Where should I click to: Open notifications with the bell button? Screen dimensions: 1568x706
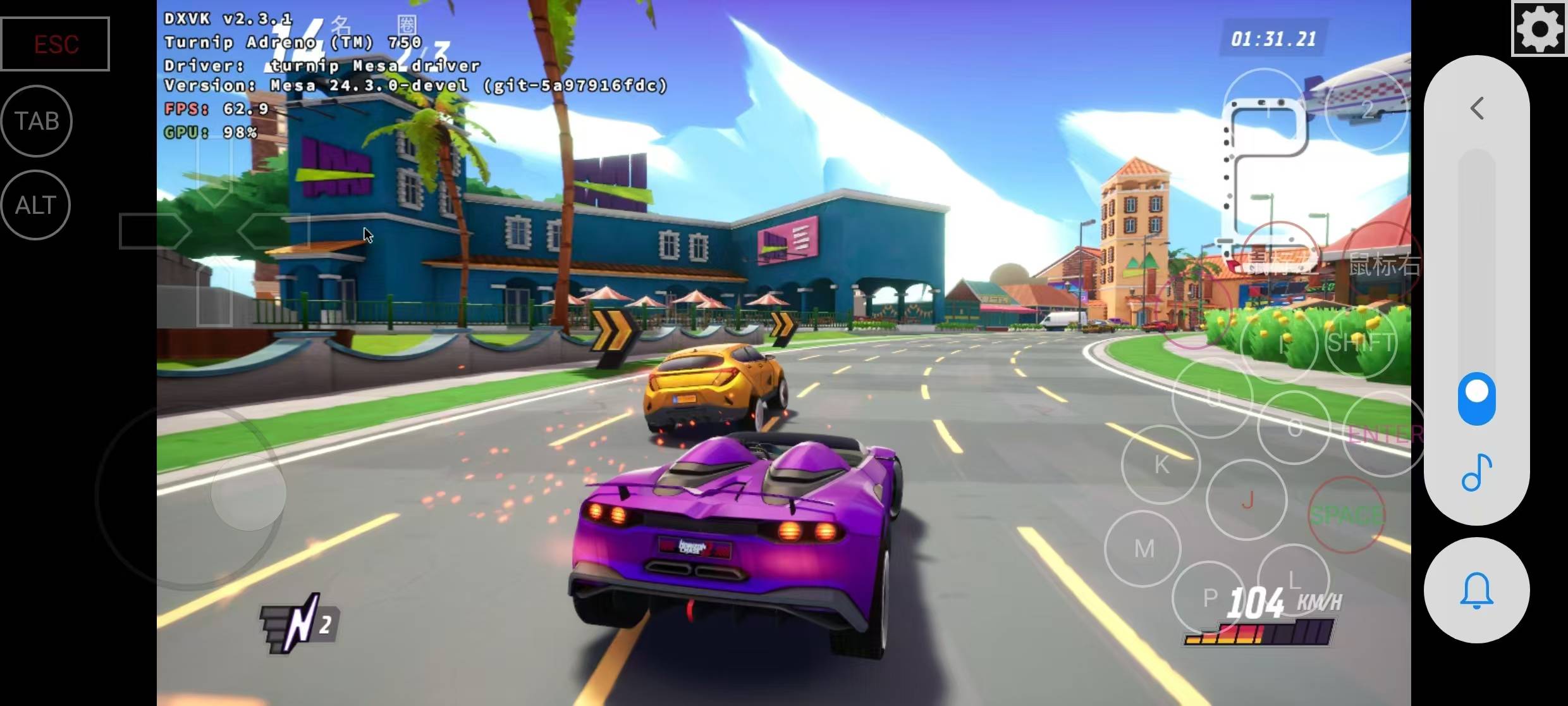[x=1477, y=590]
